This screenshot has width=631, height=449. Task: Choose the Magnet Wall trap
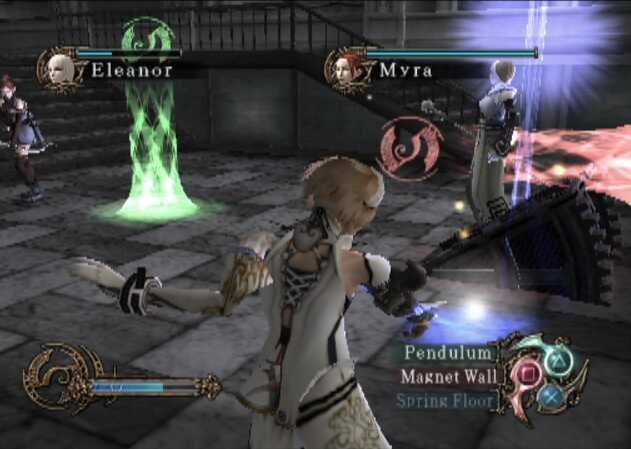click(x=446, y=377)
